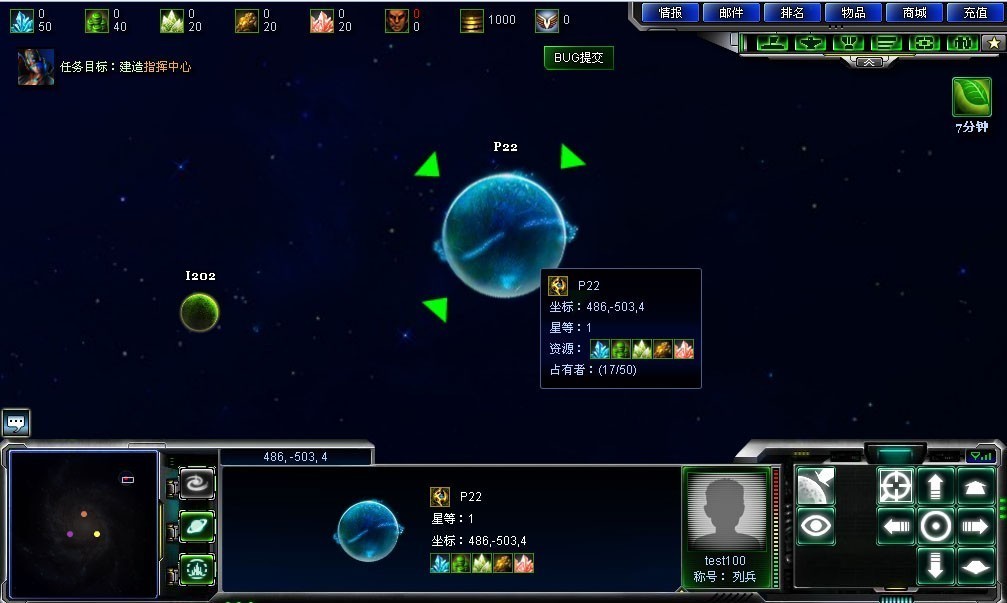Switch to the ringed planet view
1007x603 pixels.
(197, 527)
